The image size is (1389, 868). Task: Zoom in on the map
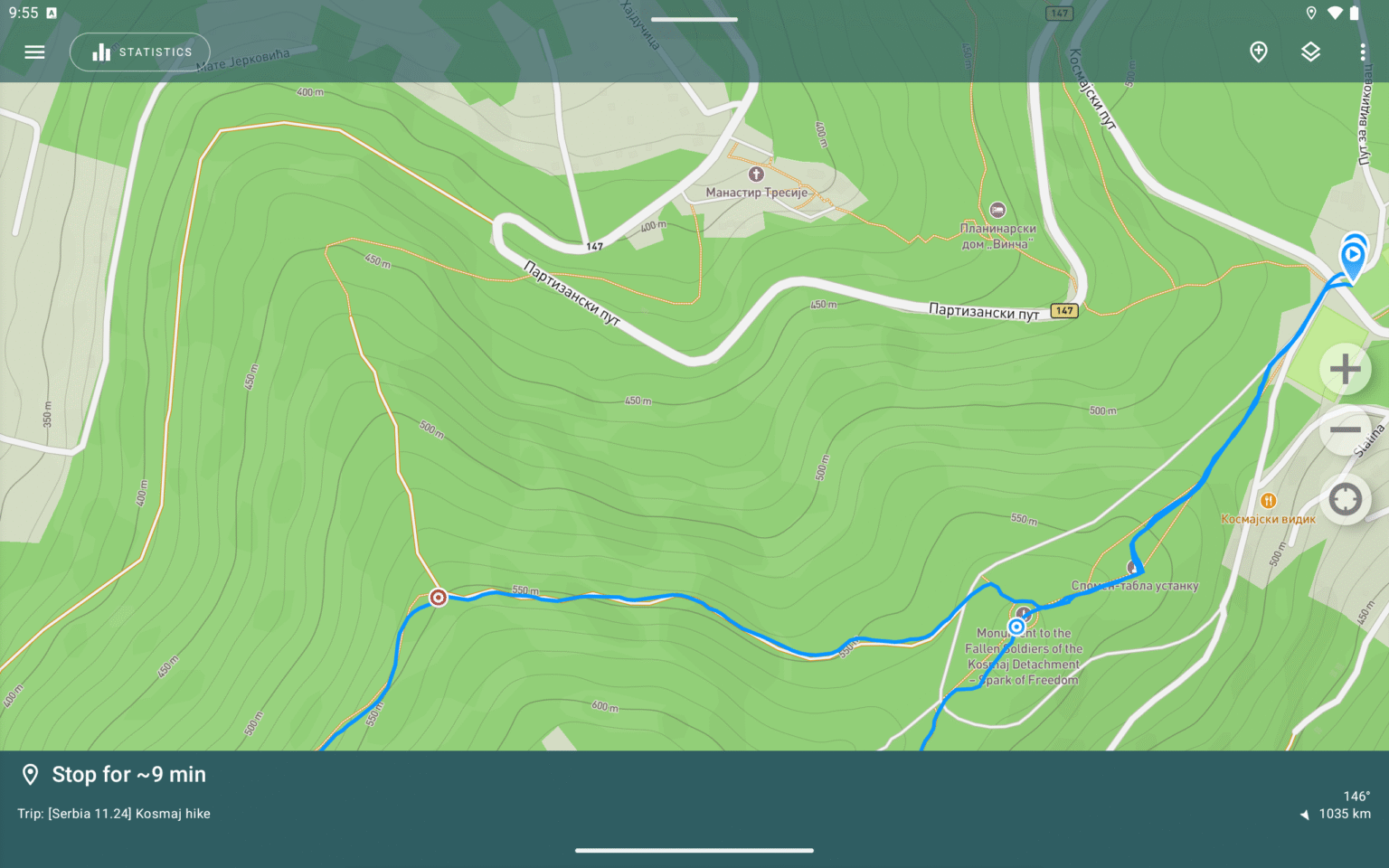pos(1345,369)
